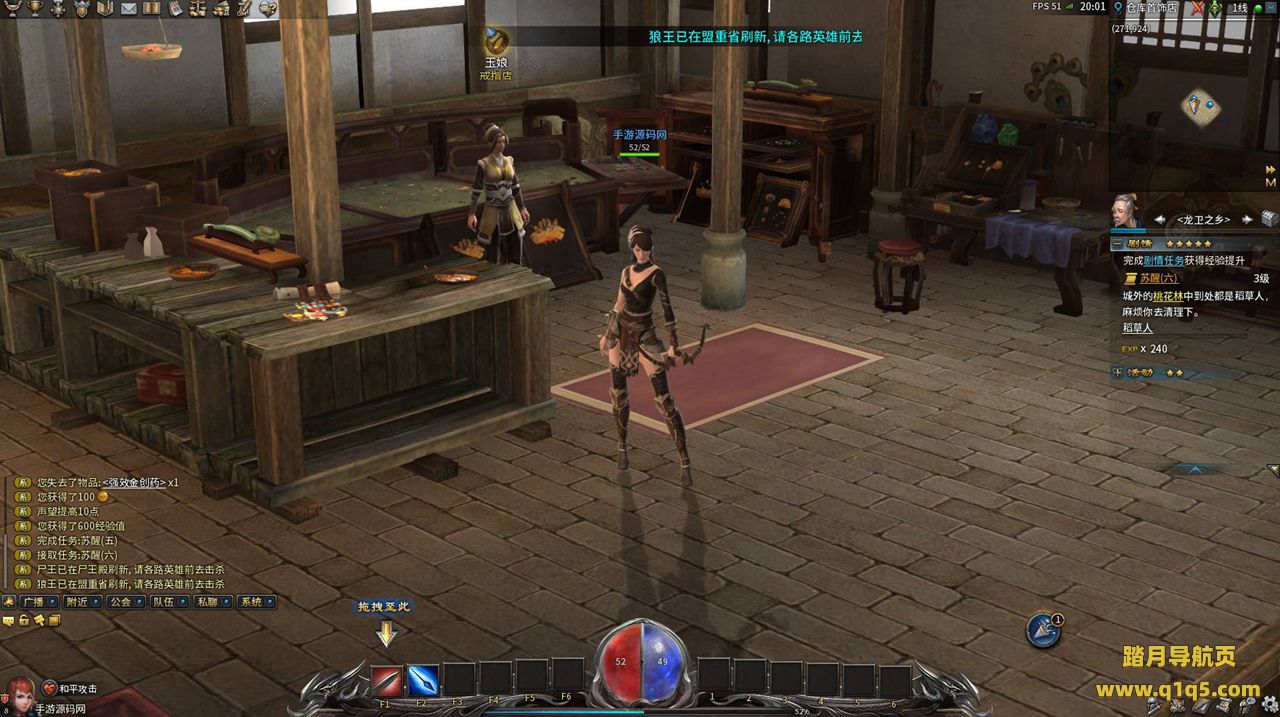Switch to the 附近 nearby chat tab
Viewport: 1280px width, 717px height.
click(78, 602)
